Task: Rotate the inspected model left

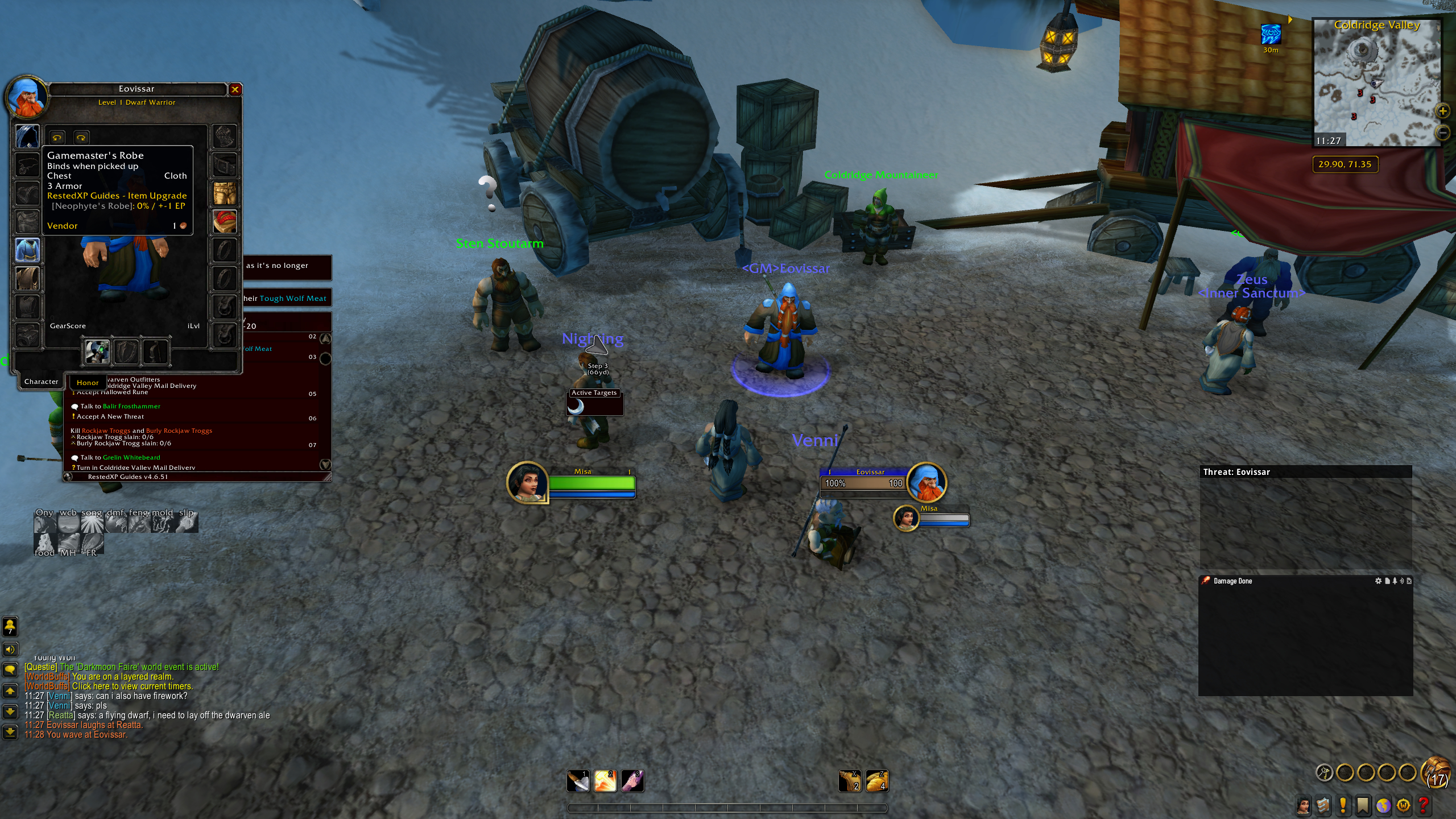Action: coord(57,138)
